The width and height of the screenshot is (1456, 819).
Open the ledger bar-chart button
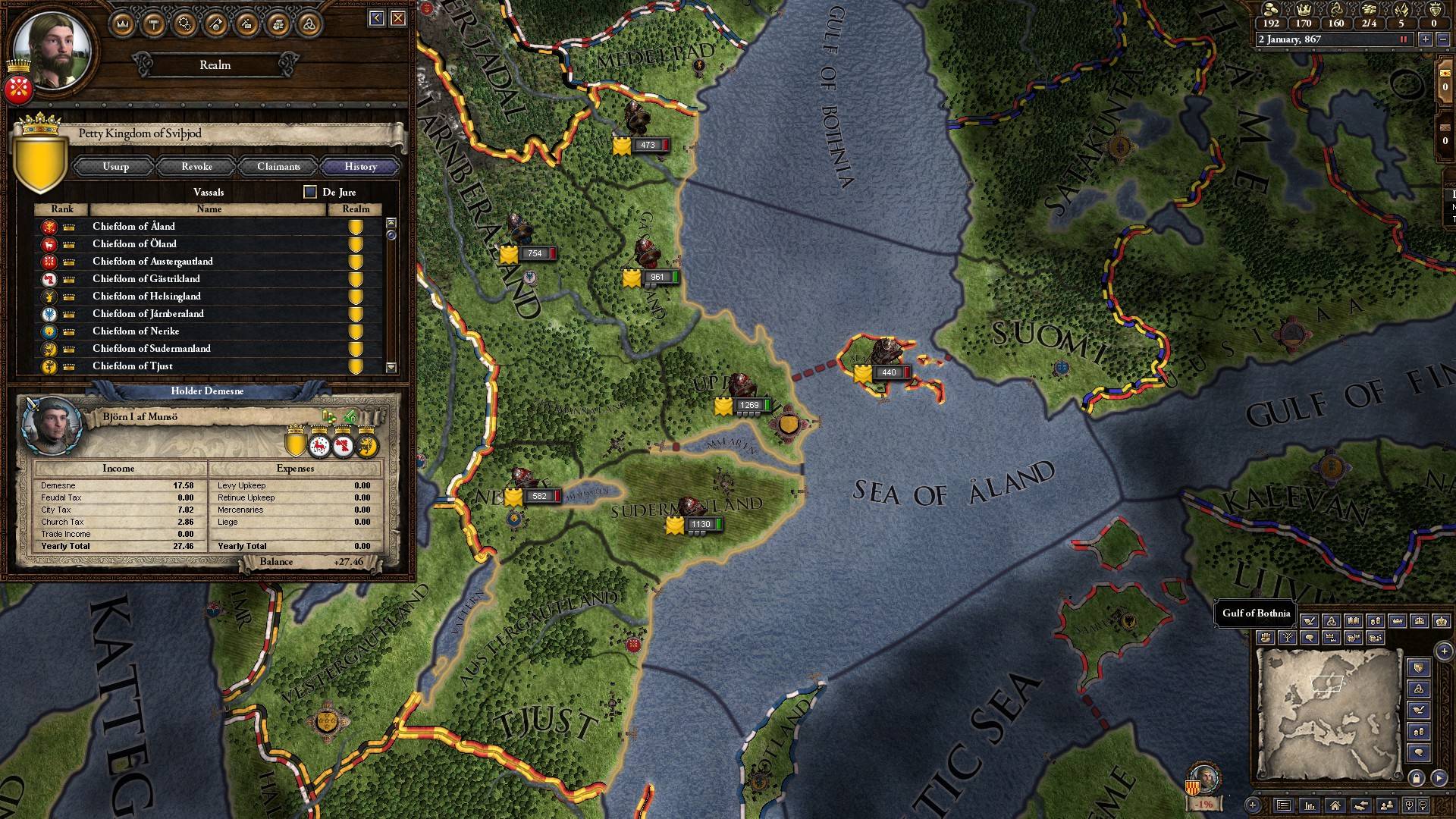(1309, 805)
